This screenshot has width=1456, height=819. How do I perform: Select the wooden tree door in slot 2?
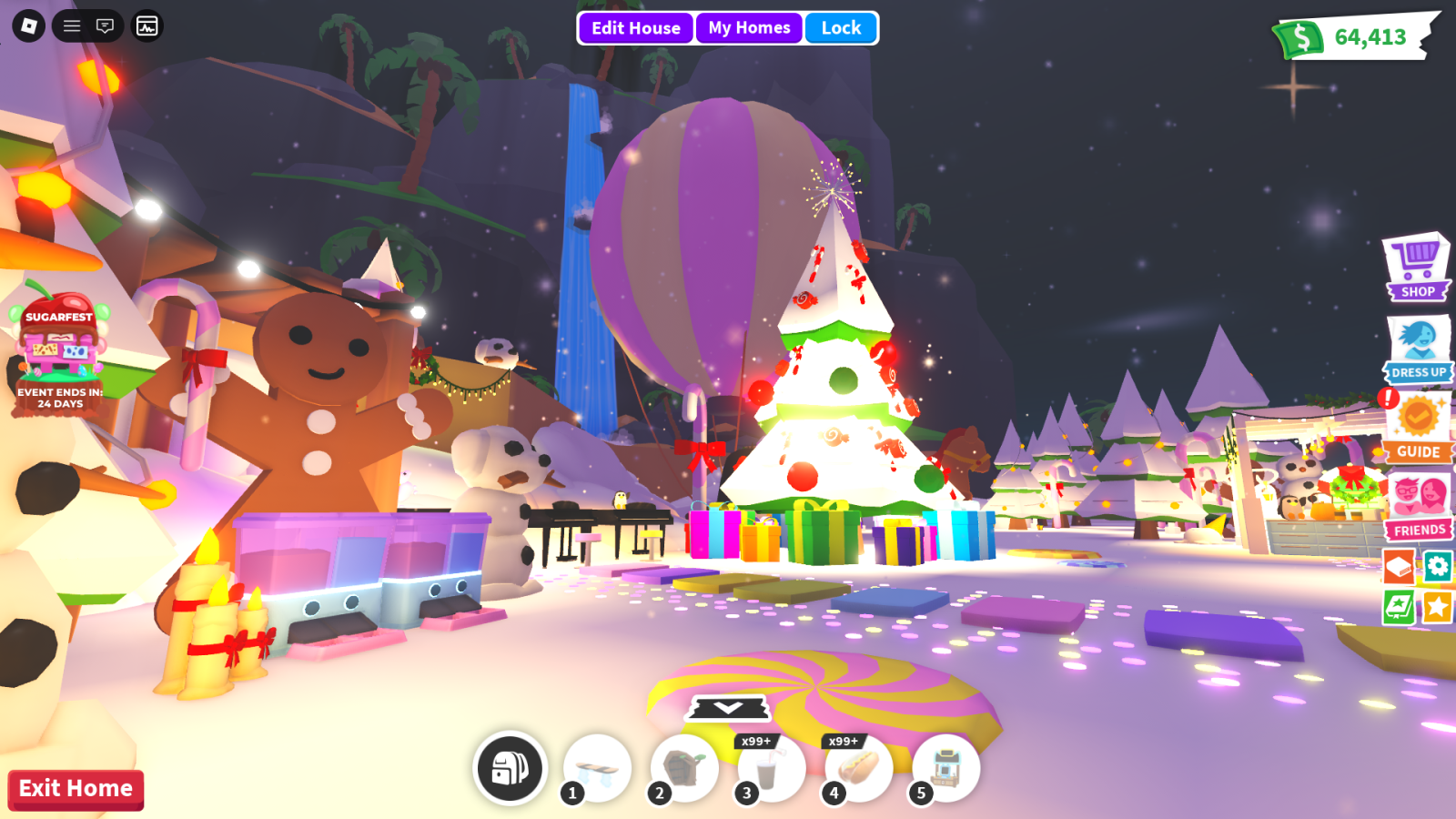coord(684,769)
